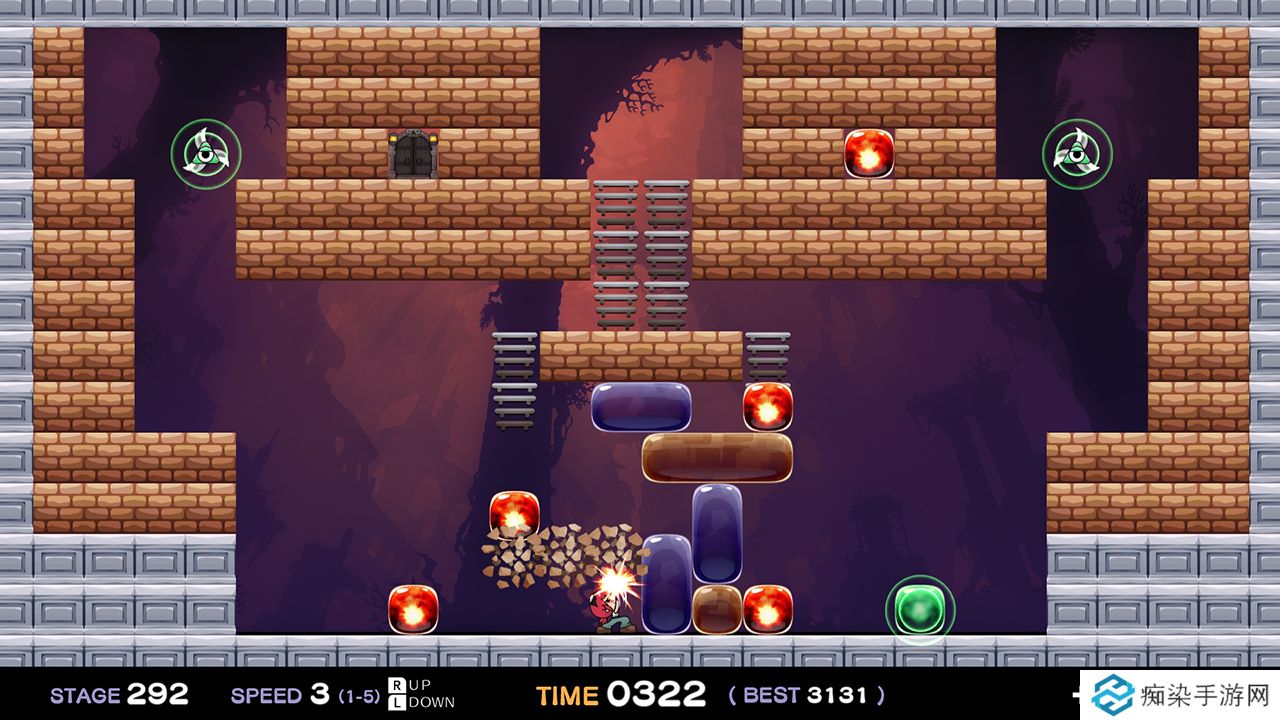Select the SPEED 3 indicator
Image resolution: width=1280 pixels, height=720 pixels.
[x=280, y=694]
